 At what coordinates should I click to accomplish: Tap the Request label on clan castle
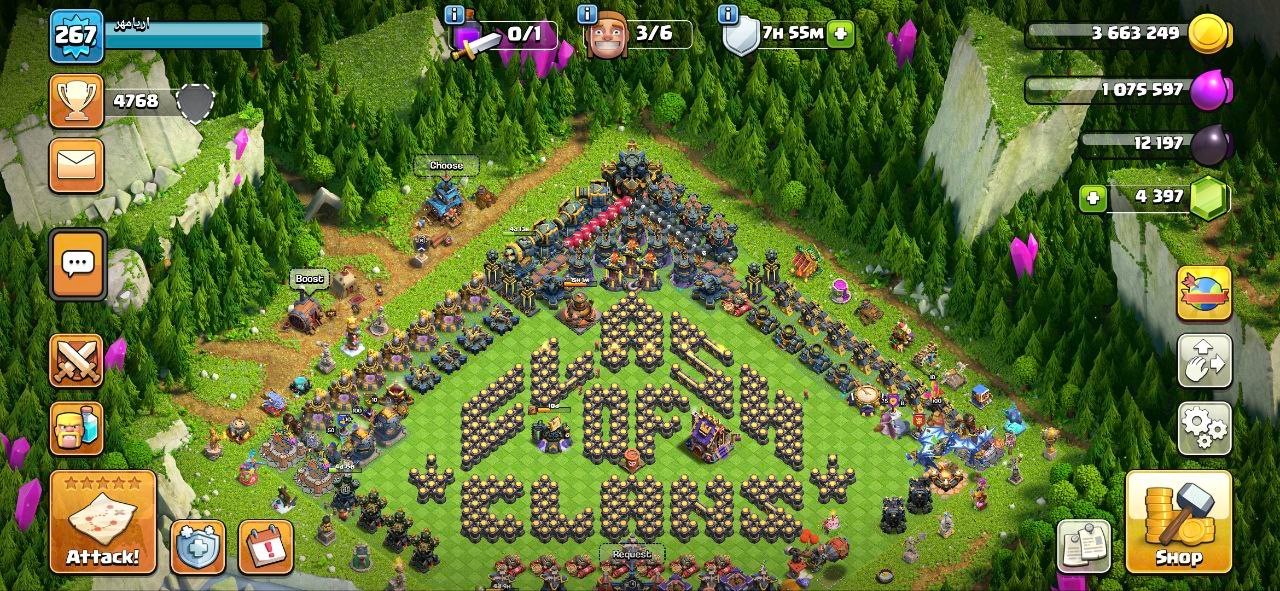pyautogui.click(x=631, y=554)
